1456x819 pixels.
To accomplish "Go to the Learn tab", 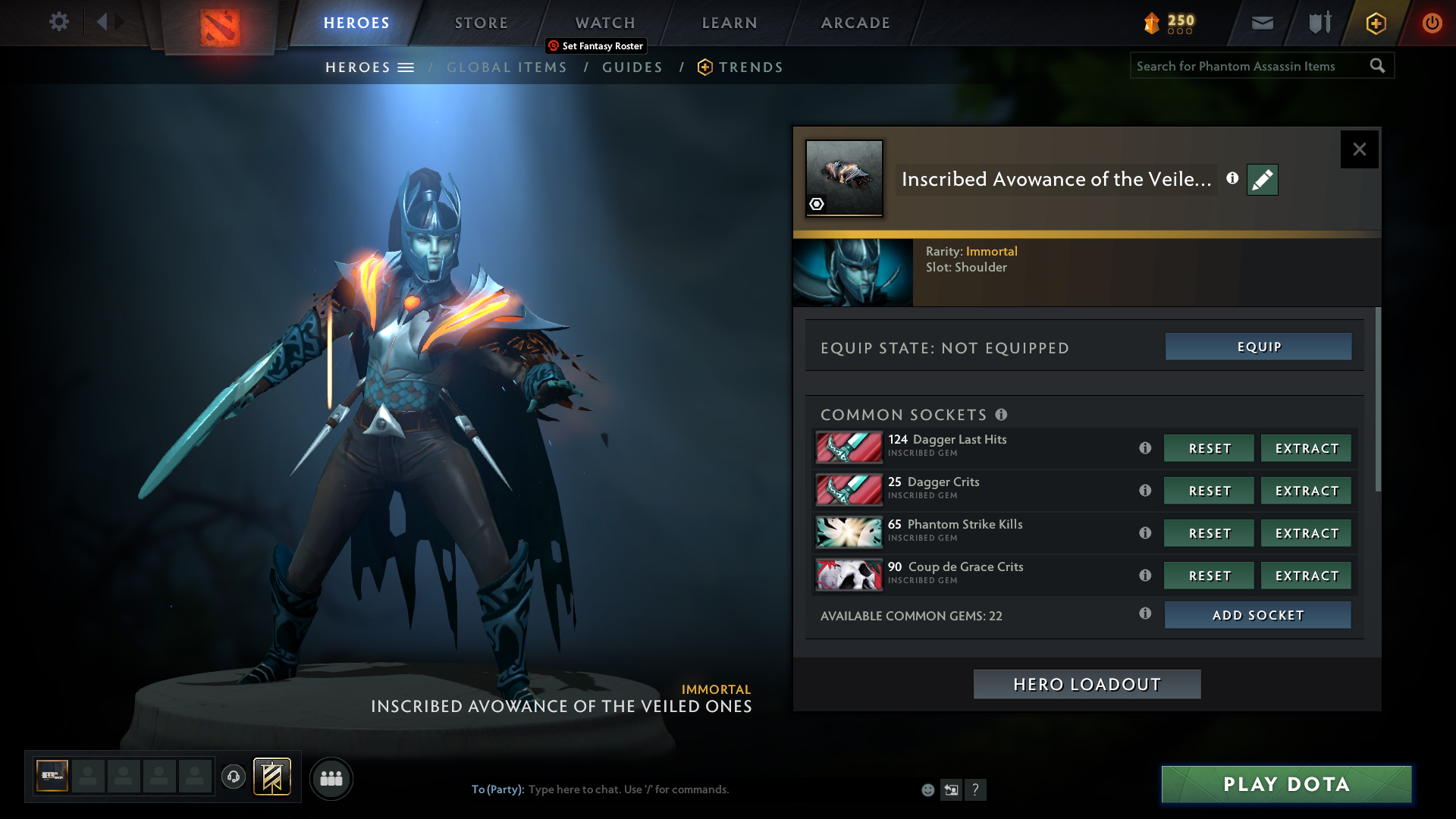I will (x=730, y=23).
